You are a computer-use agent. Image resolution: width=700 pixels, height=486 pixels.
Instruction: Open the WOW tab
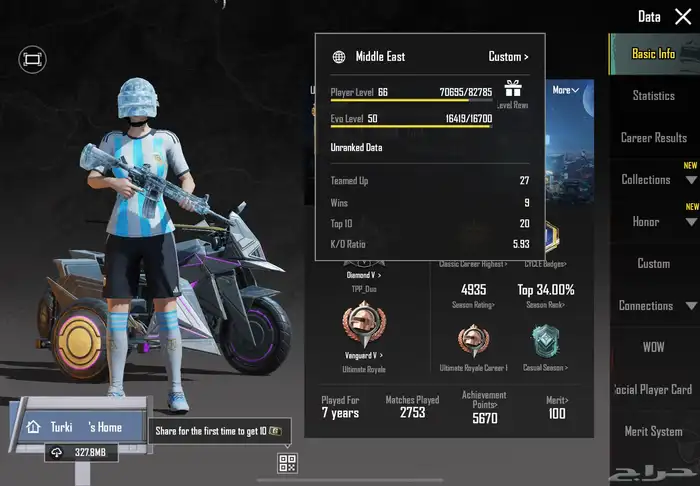(x=653, y=347)
